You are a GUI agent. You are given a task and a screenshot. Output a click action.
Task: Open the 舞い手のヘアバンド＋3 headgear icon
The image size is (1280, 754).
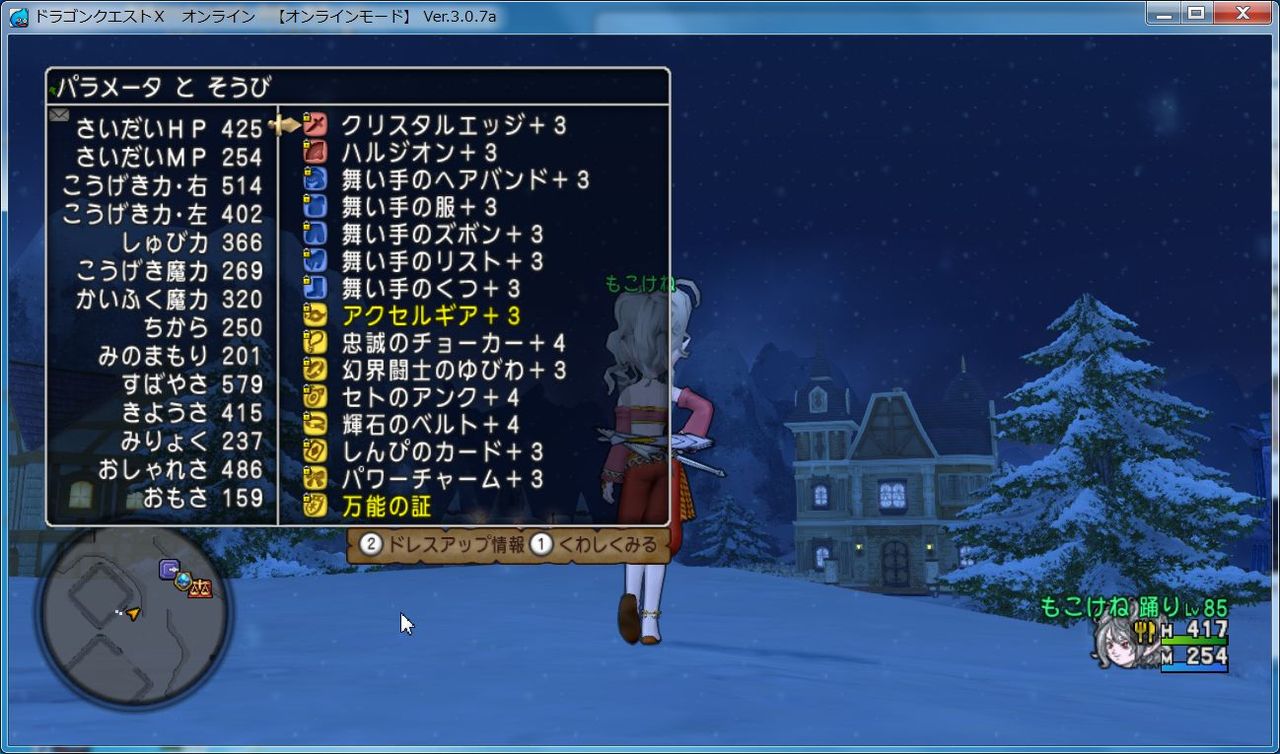pyautogui.click(x=313, y=180)
